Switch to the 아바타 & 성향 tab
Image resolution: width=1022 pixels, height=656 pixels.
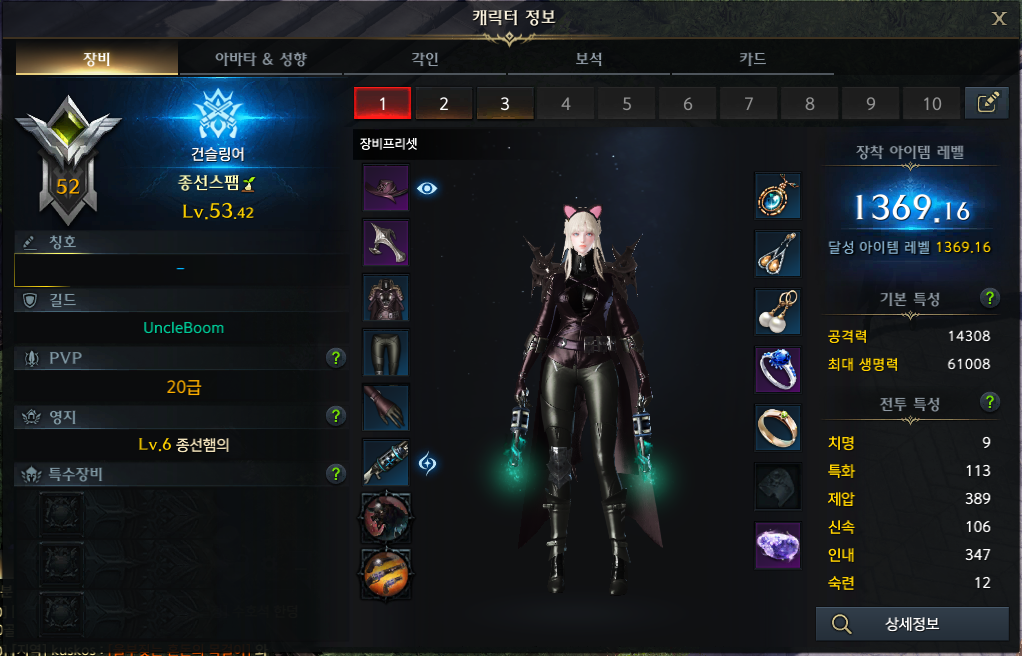pyautogui.click(x=261, y=59)
